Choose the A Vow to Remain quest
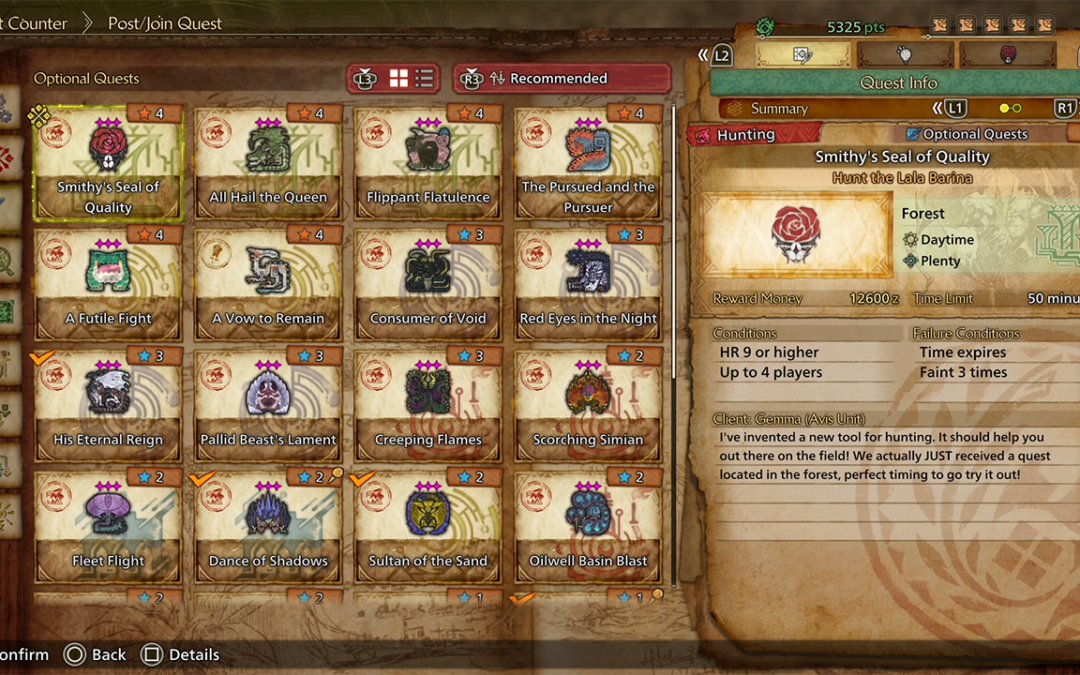 point(268,285)
